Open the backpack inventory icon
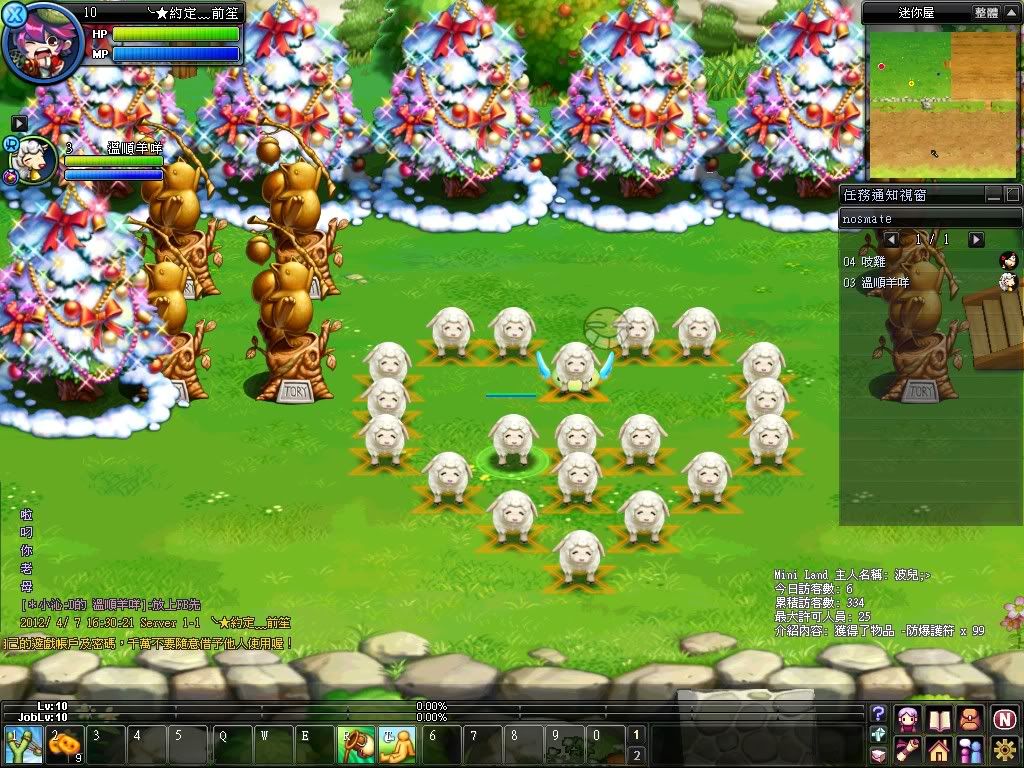The image size is (1024, 768). pyautogui.click(x=970, y=718)
